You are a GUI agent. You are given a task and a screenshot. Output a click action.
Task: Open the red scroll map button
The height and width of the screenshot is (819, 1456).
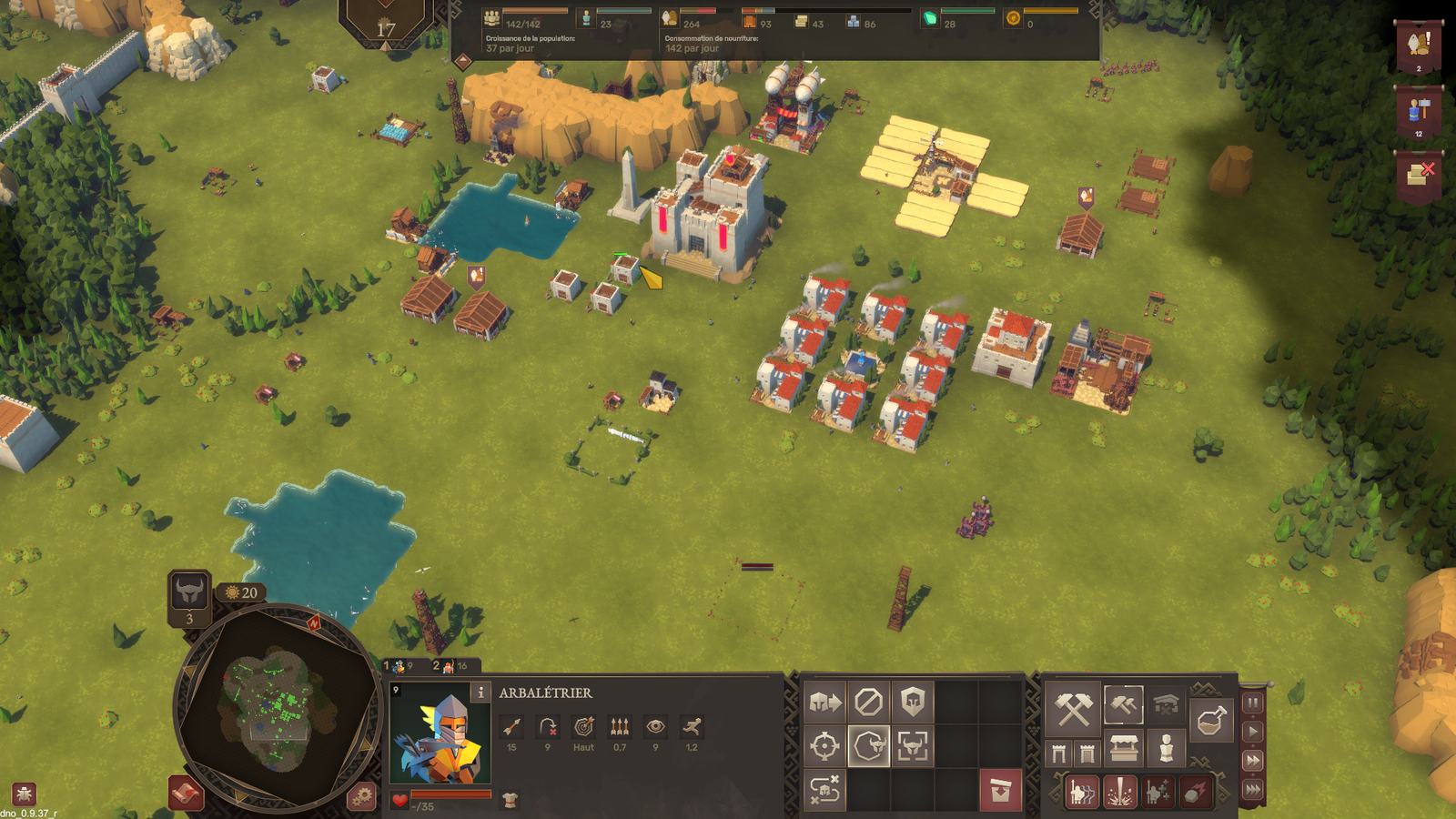186,794
